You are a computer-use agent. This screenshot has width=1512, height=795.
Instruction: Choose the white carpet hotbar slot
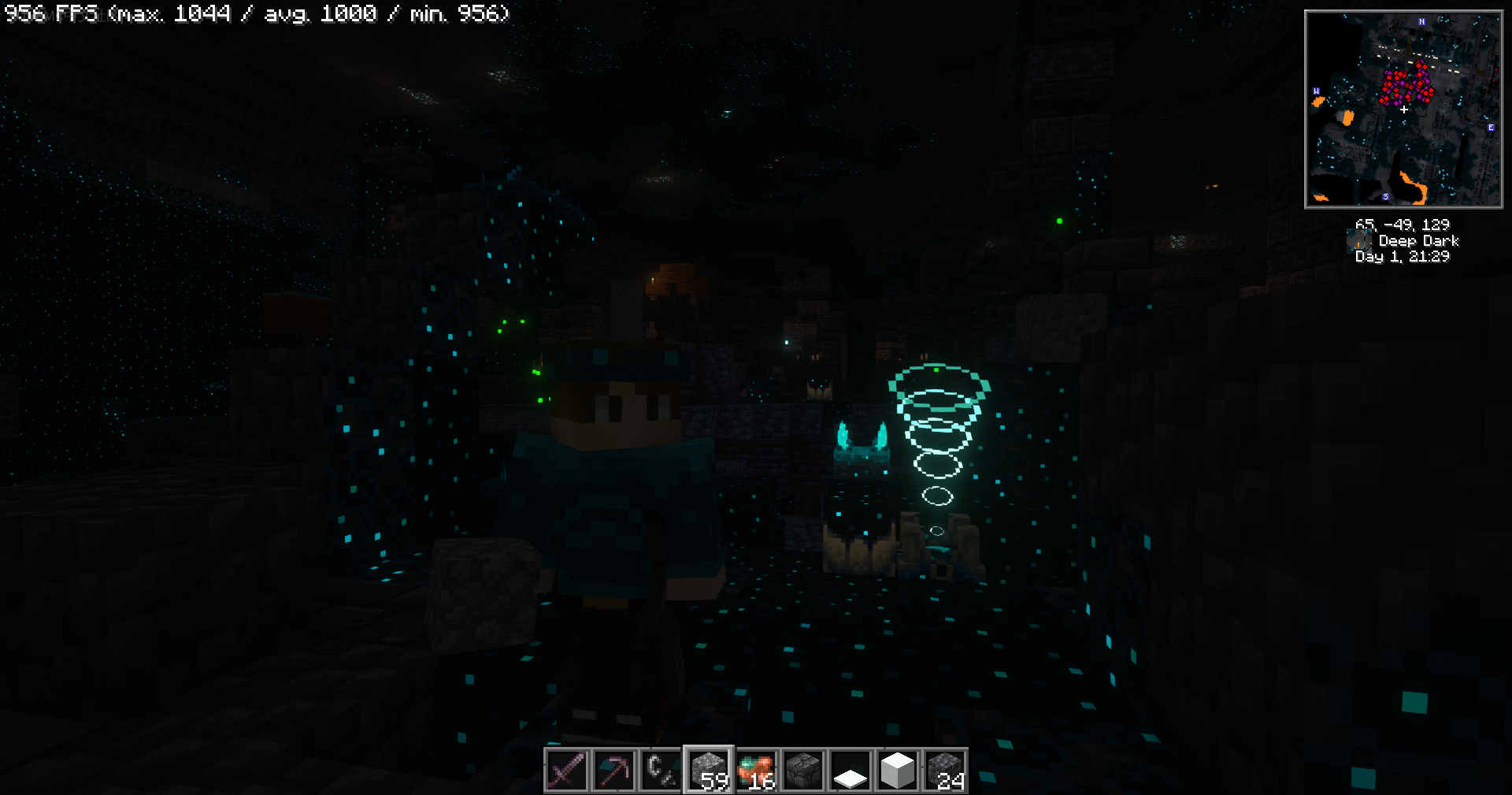[x=850, y=770]
